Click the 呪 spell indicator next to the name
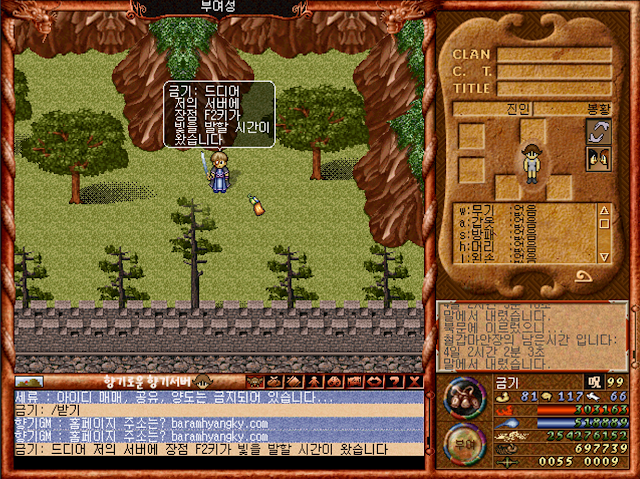This screenshot has height=479, width=640. (x=595, y=381)
